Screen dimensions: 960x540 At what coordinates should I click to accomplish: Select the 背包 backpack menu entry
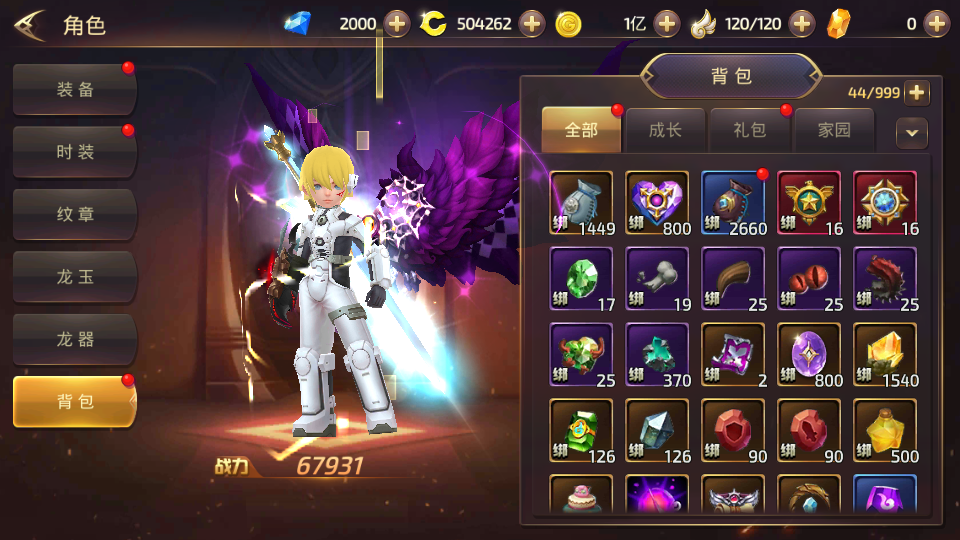click(75, 401)
